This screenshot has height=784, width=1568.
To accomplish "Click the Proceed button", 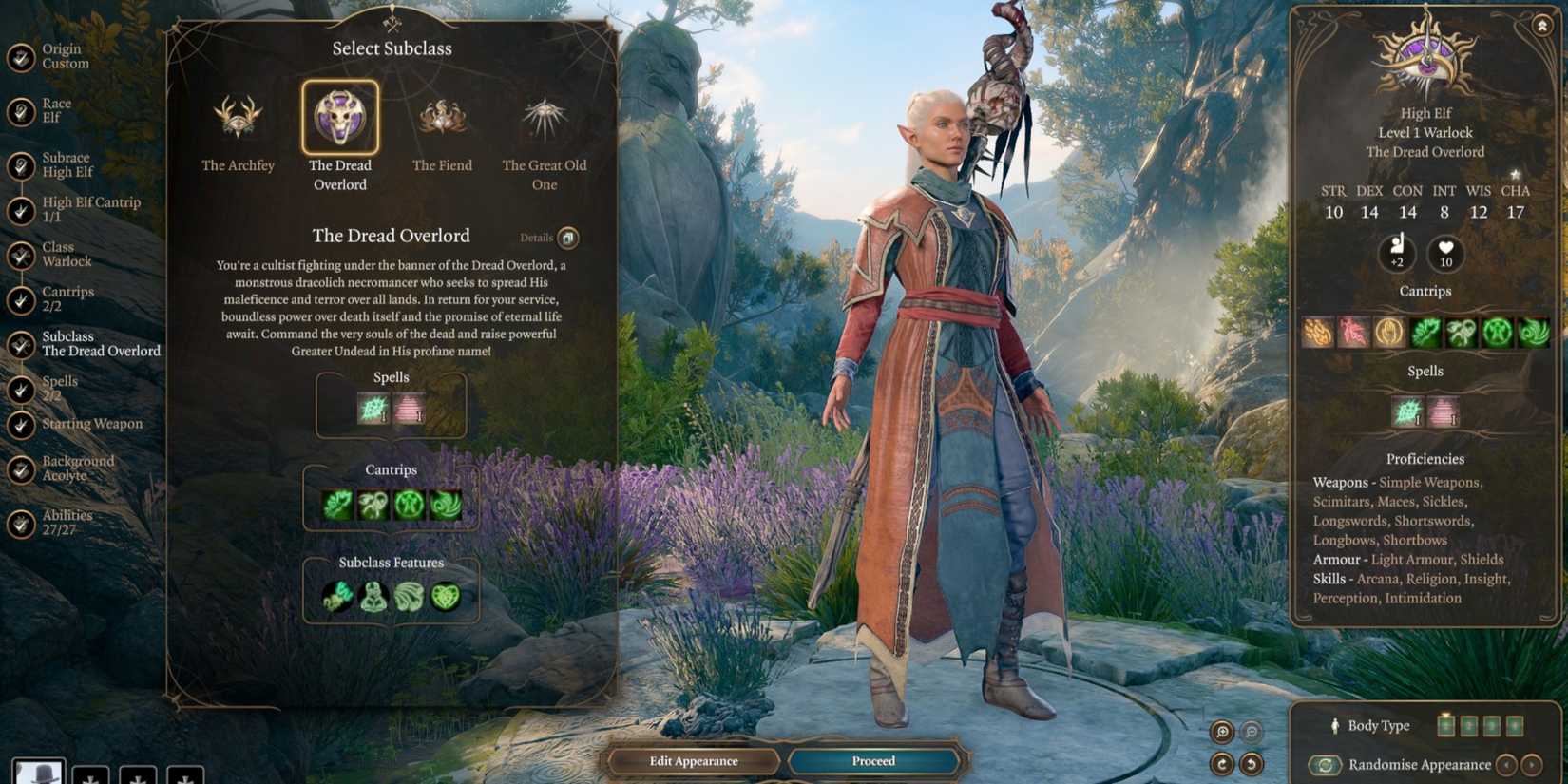I will (873, 761).
